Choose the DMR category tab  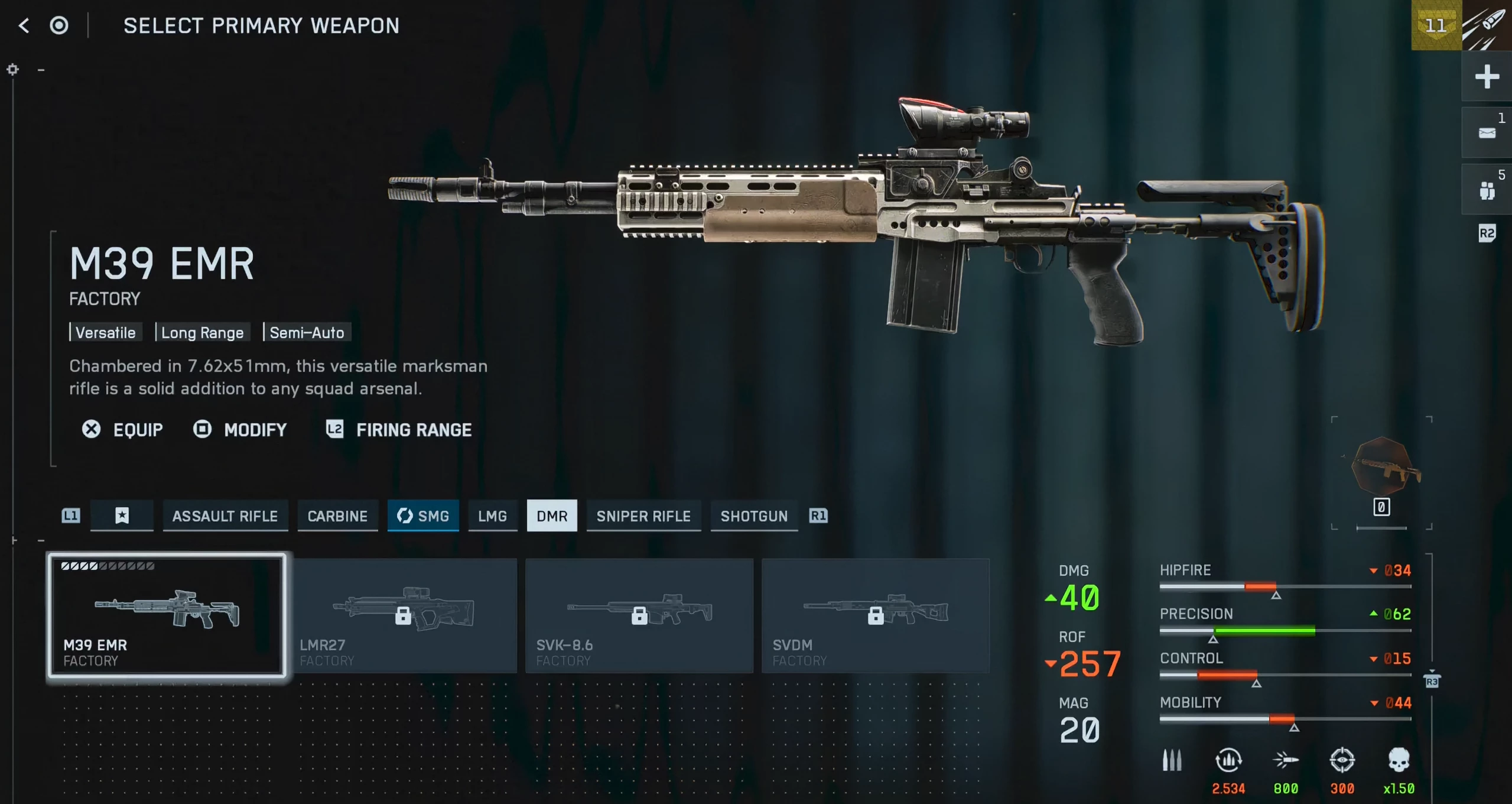coord(552,516)
